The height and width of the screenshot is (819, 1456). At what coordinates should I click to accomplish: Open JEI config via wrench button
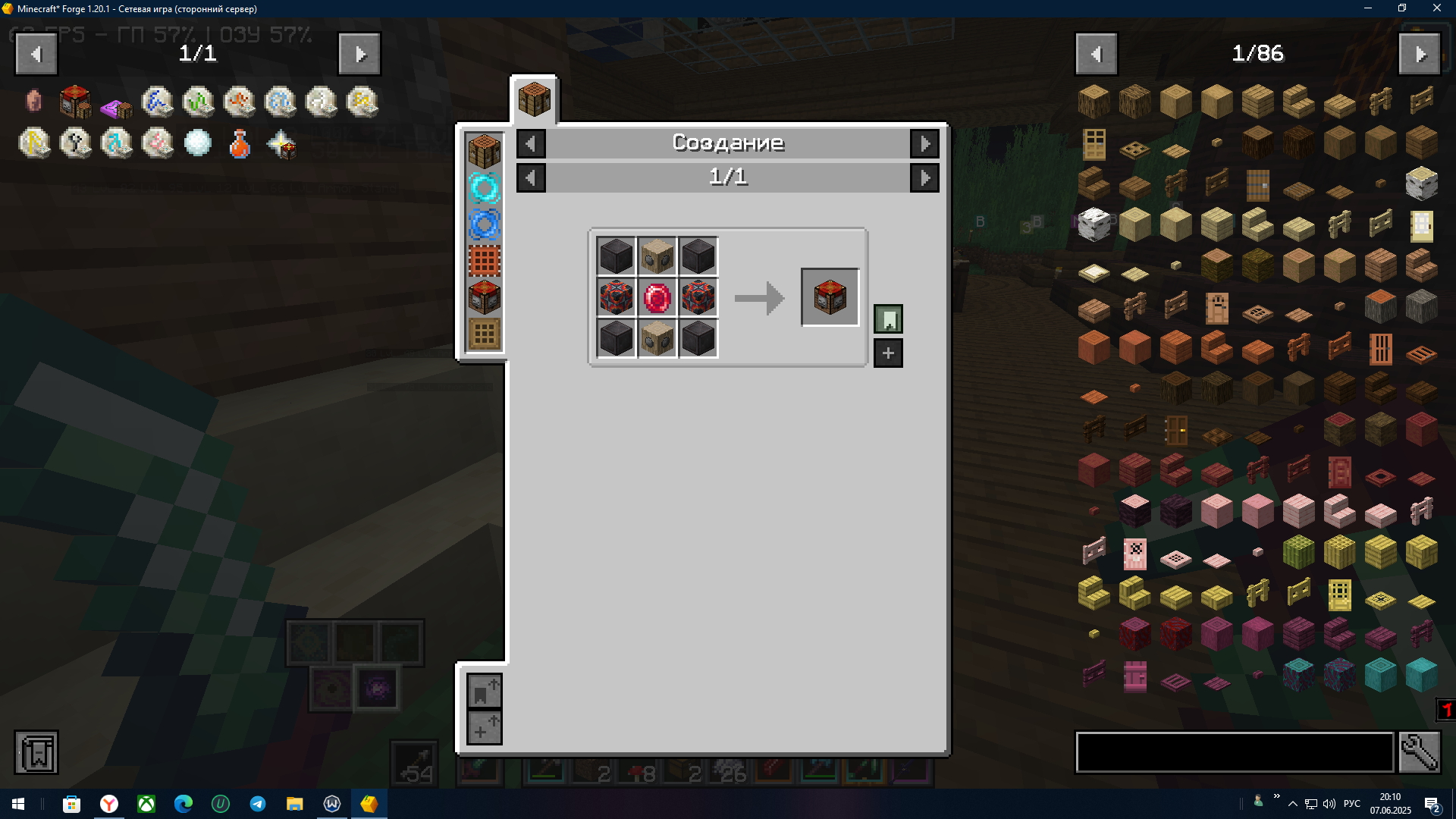(x=1419, y=752)
